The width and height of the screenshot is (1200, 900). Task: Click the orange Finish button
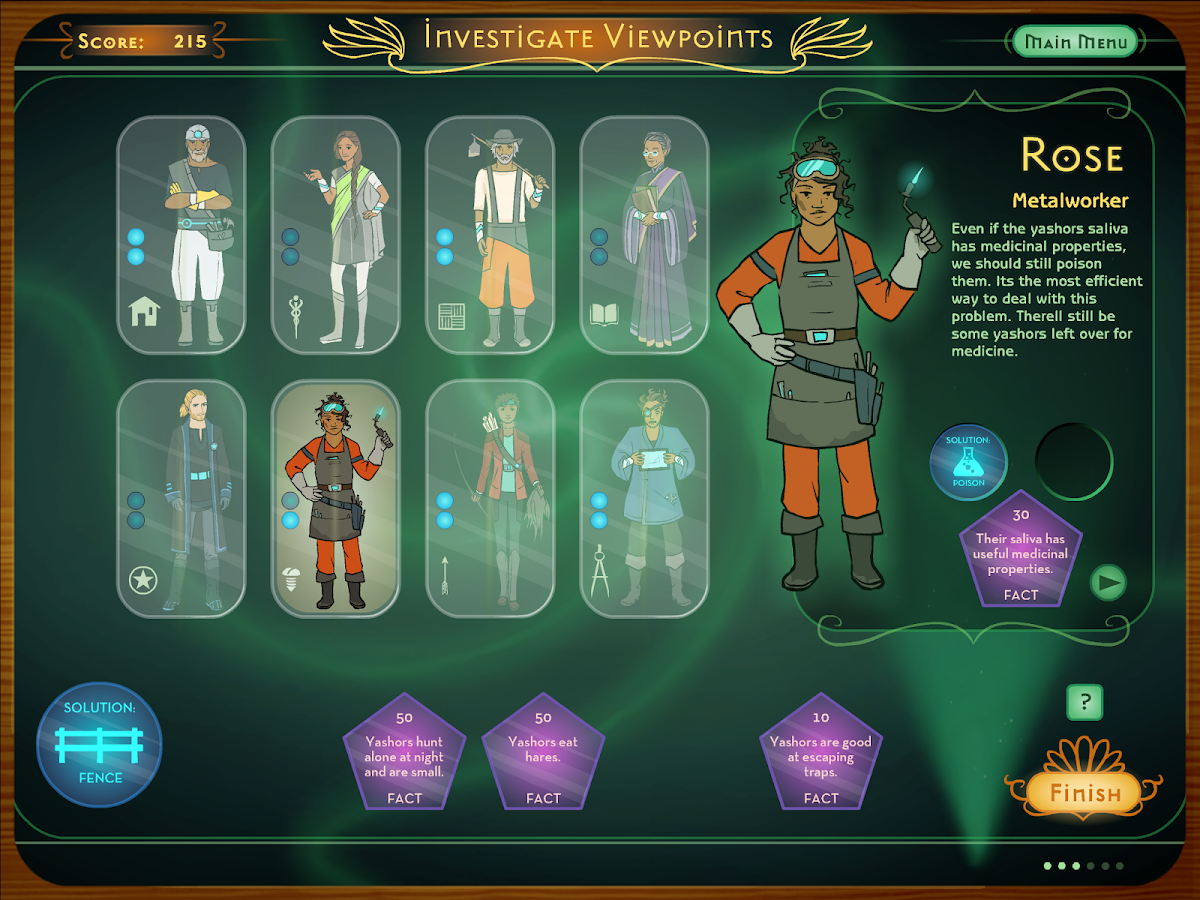(1084, 794)
